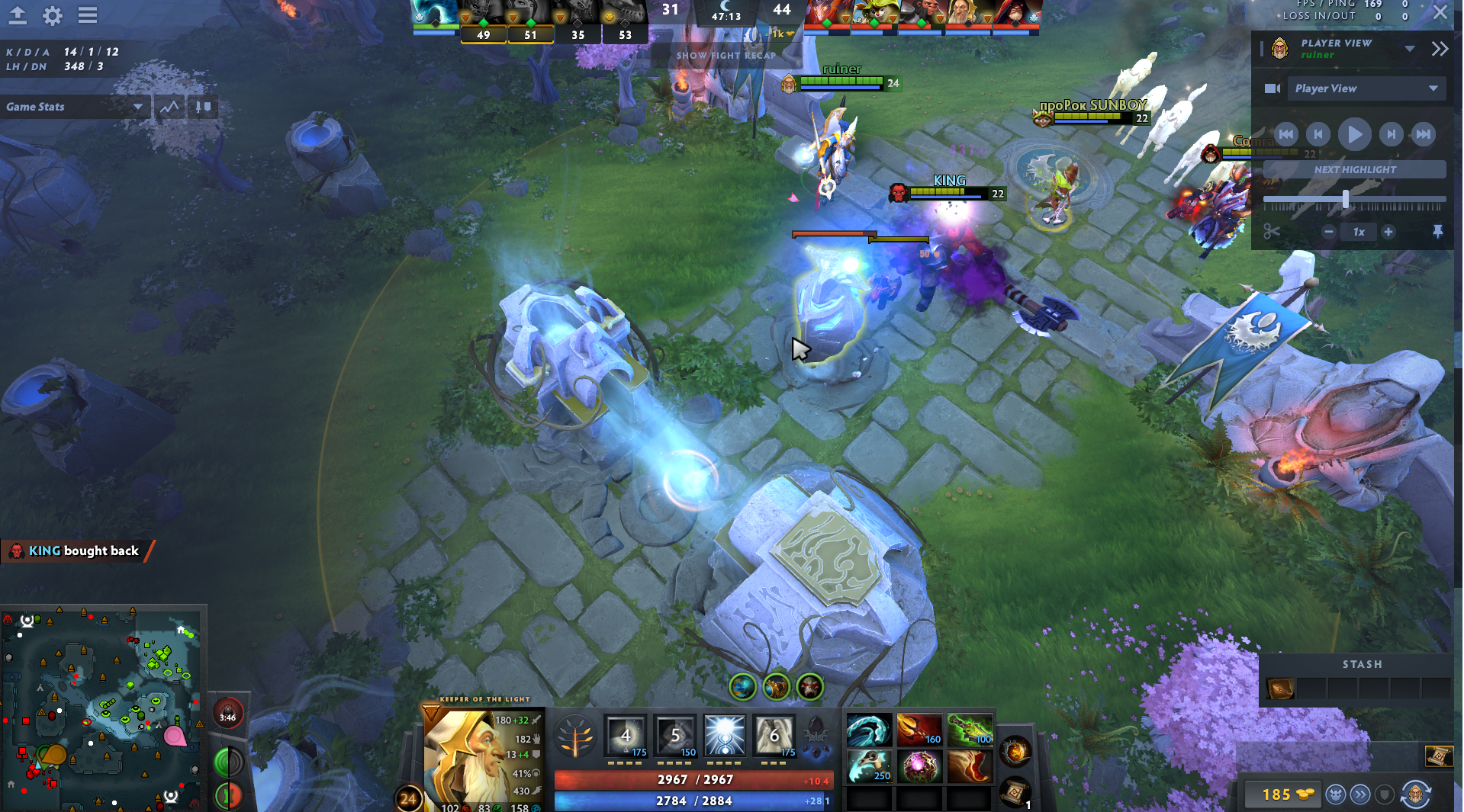Increase replay speed with the plus button
1464x812 pixels.
click(x=1388, y=232)
